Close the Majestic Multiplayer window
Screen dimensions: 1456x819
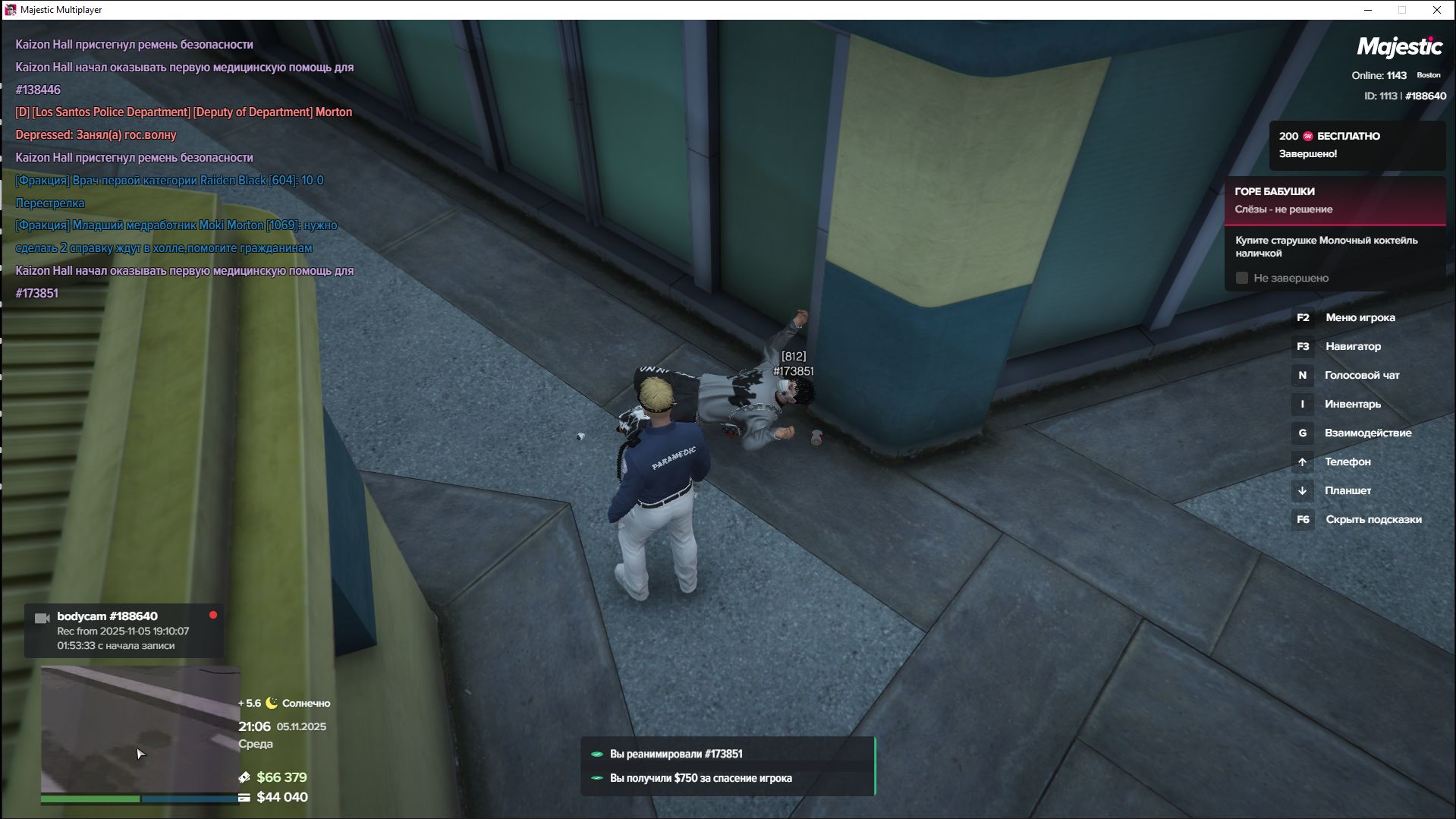coord(1436,10)
